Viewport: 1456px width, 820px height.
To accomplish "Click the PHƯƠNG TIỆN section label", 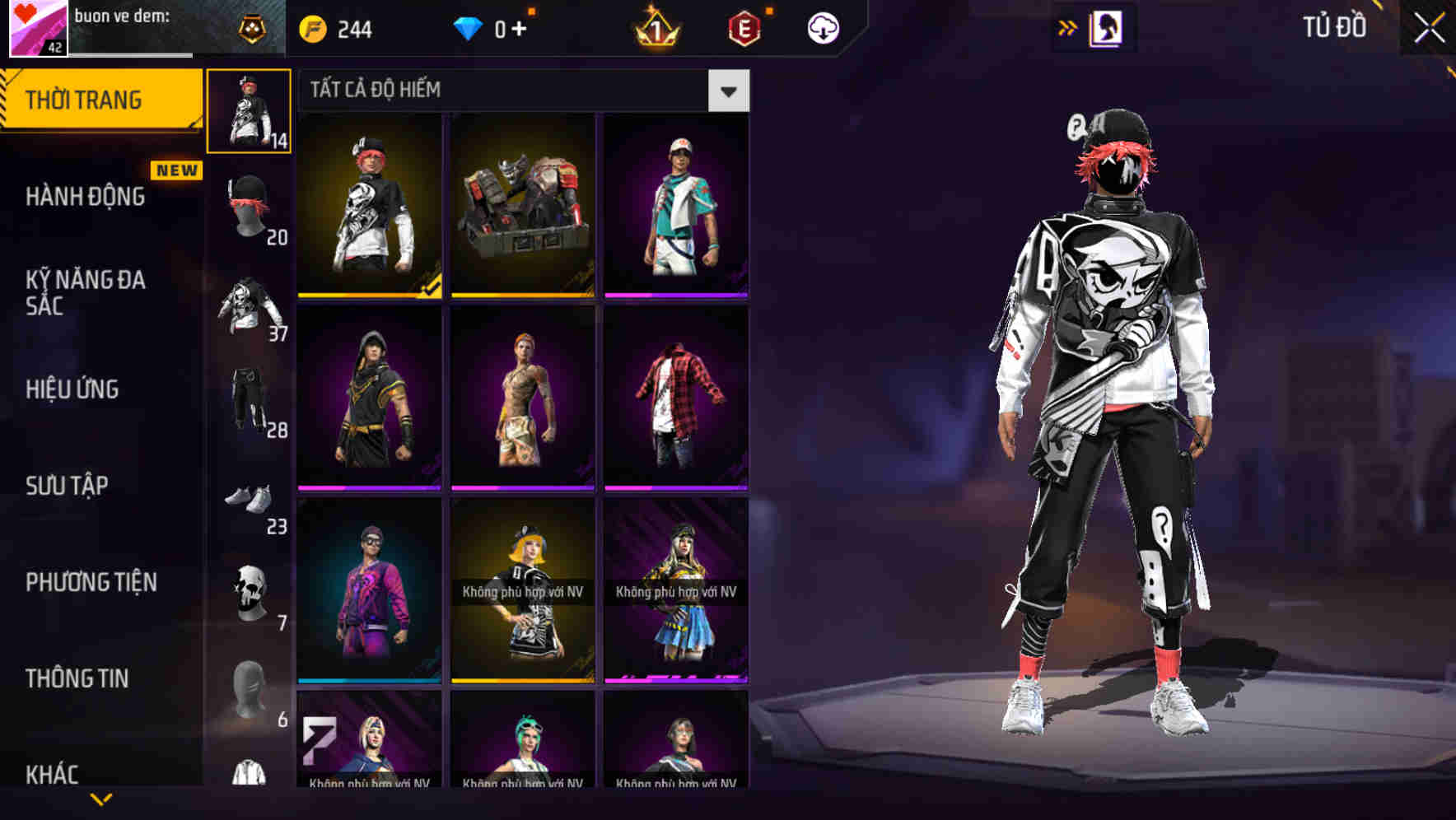I will [91, 581].
